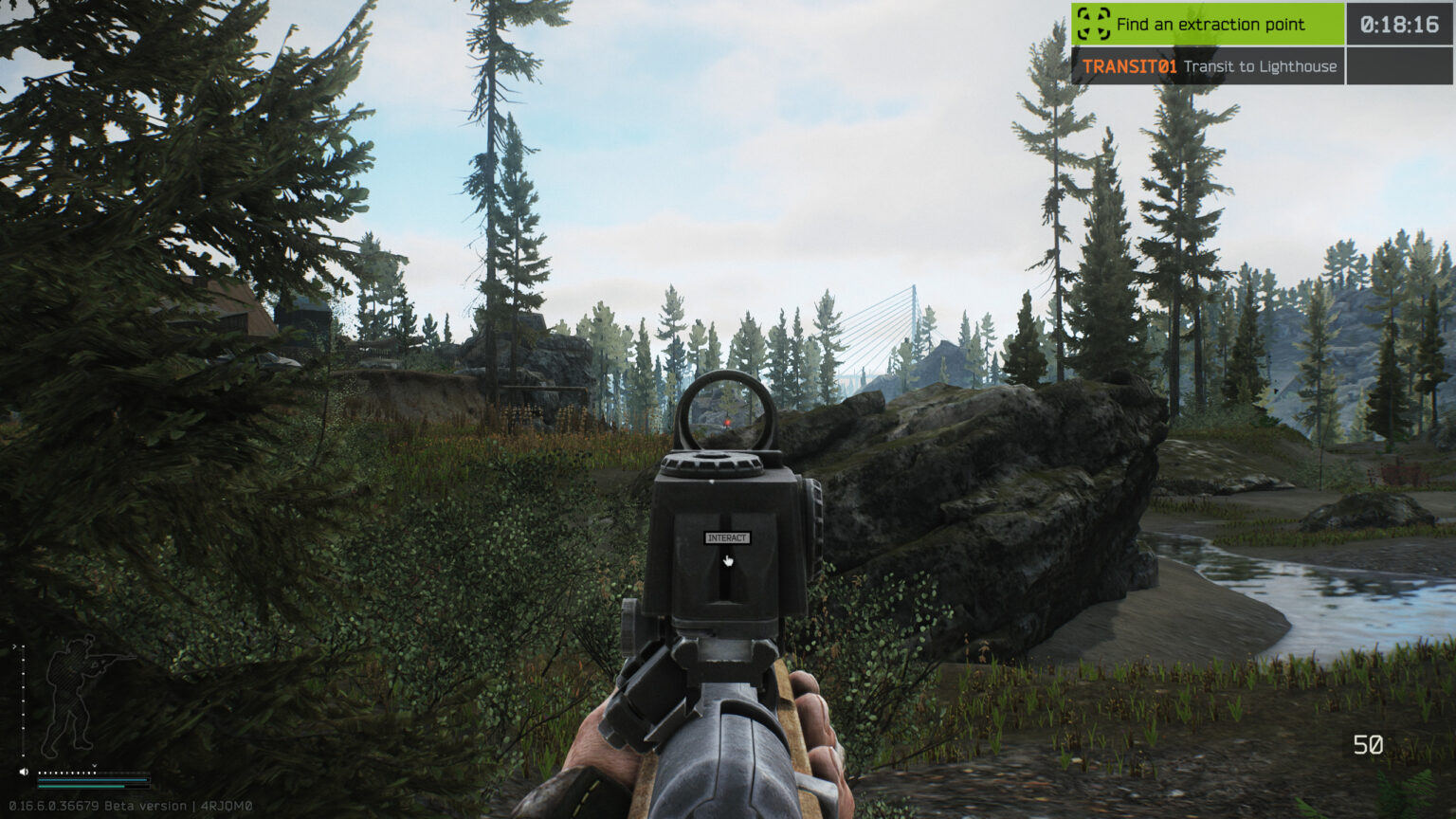Click the raid timer showing 0:18:16
1456x819 pixels.
pos(1399,25)
